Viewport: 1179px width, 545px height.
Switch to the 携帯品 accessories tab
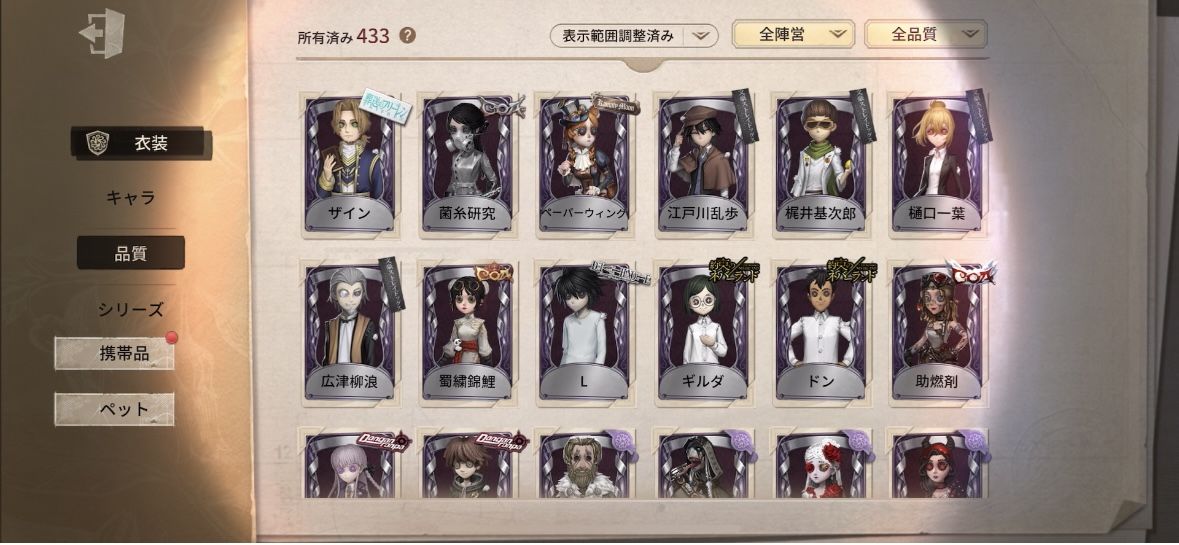tap(115, 353)
